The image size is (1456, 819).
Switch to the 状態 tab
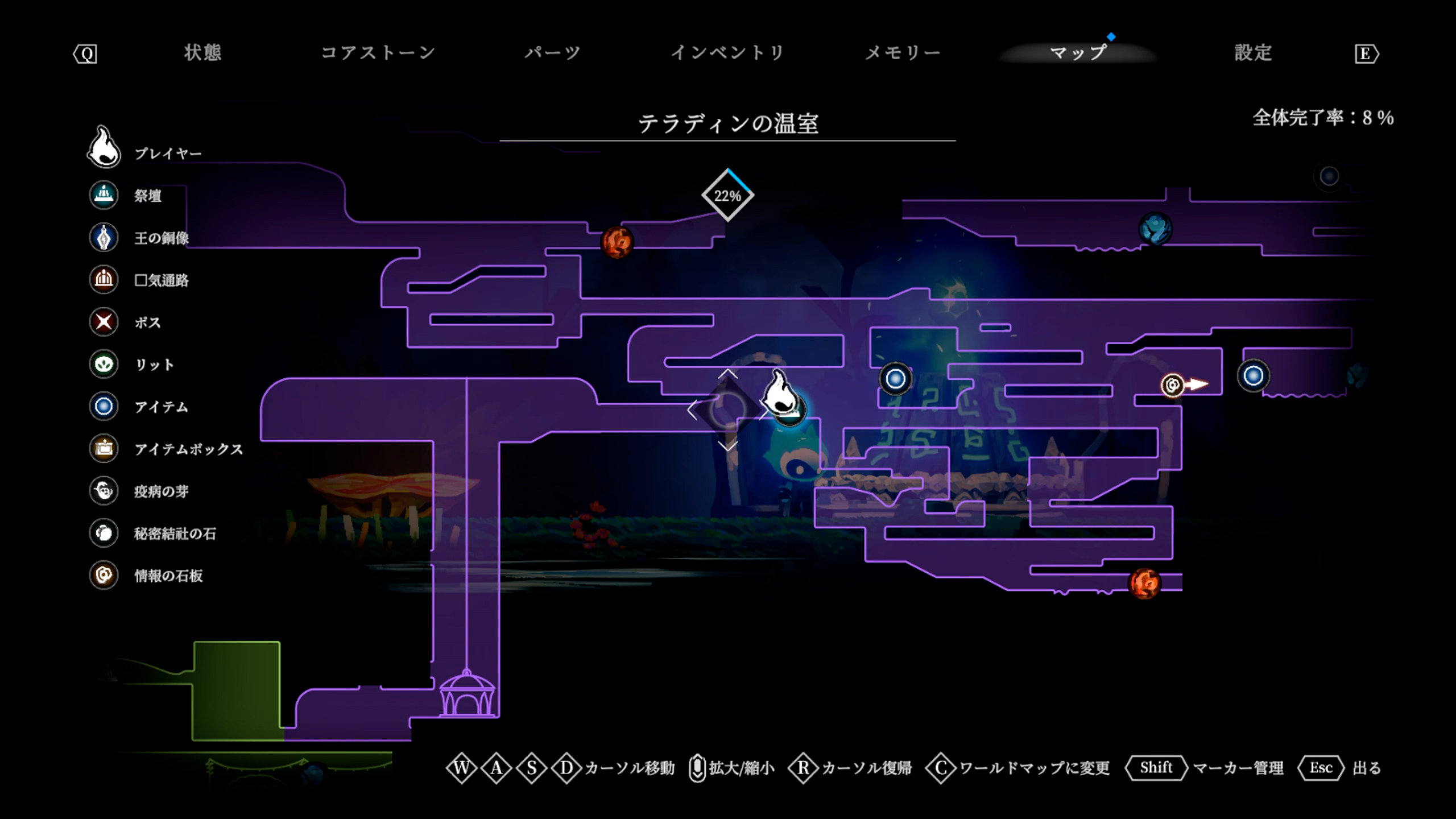point(202,53)
